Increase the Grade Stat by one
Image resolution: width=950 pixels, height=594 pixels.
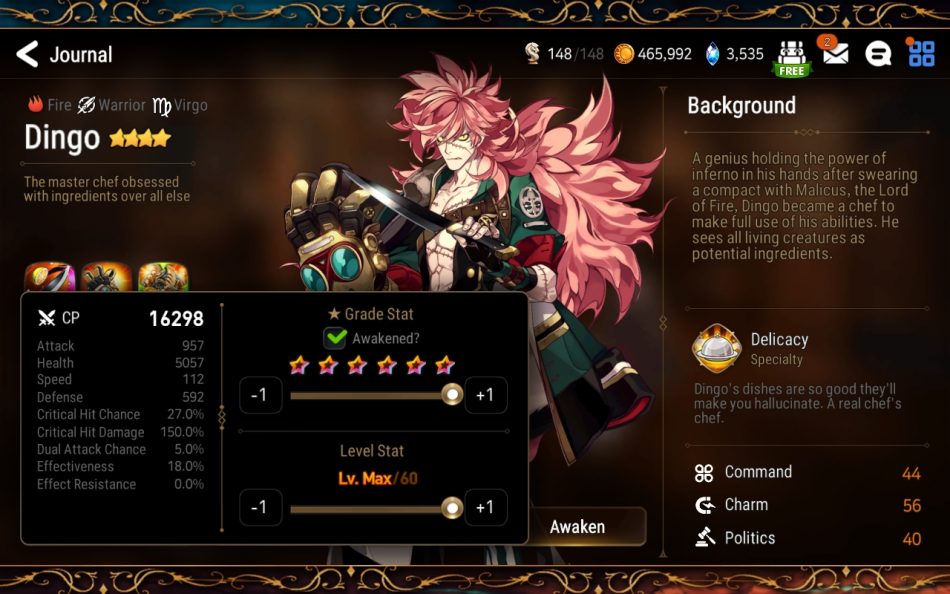(x=485, y=395)
